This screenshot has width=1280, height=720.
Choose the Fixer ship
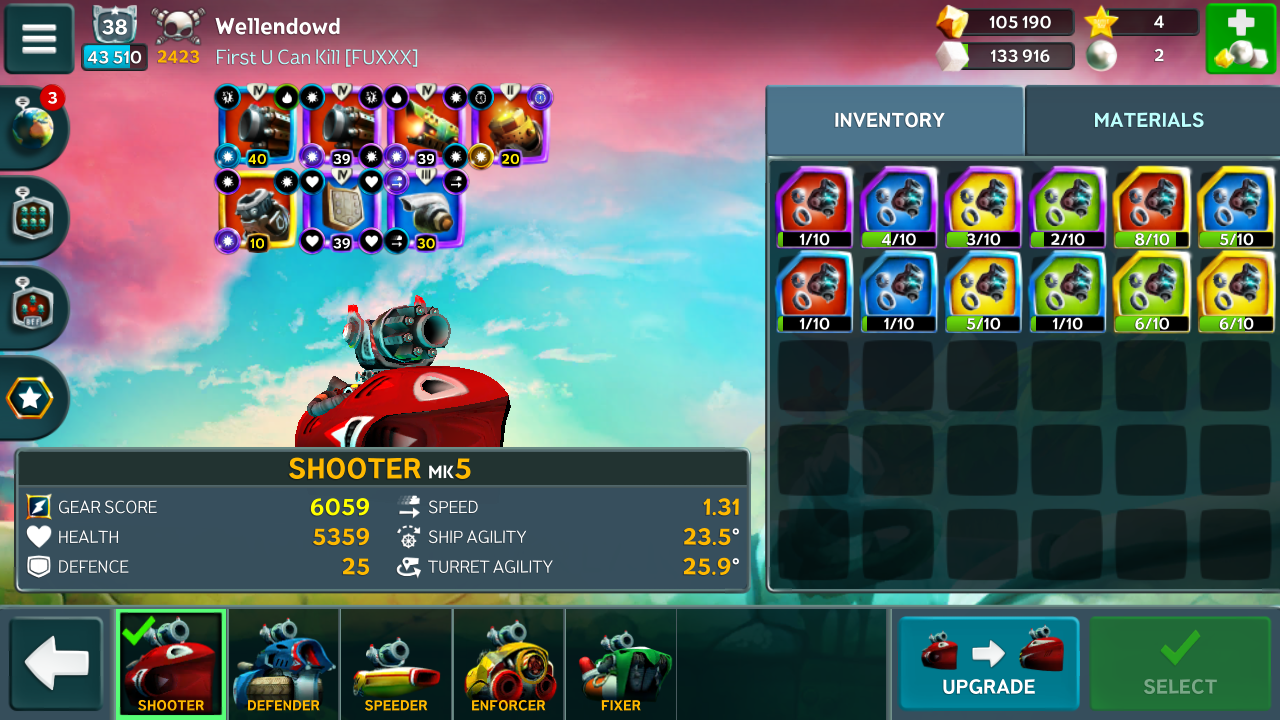(620, 665)
